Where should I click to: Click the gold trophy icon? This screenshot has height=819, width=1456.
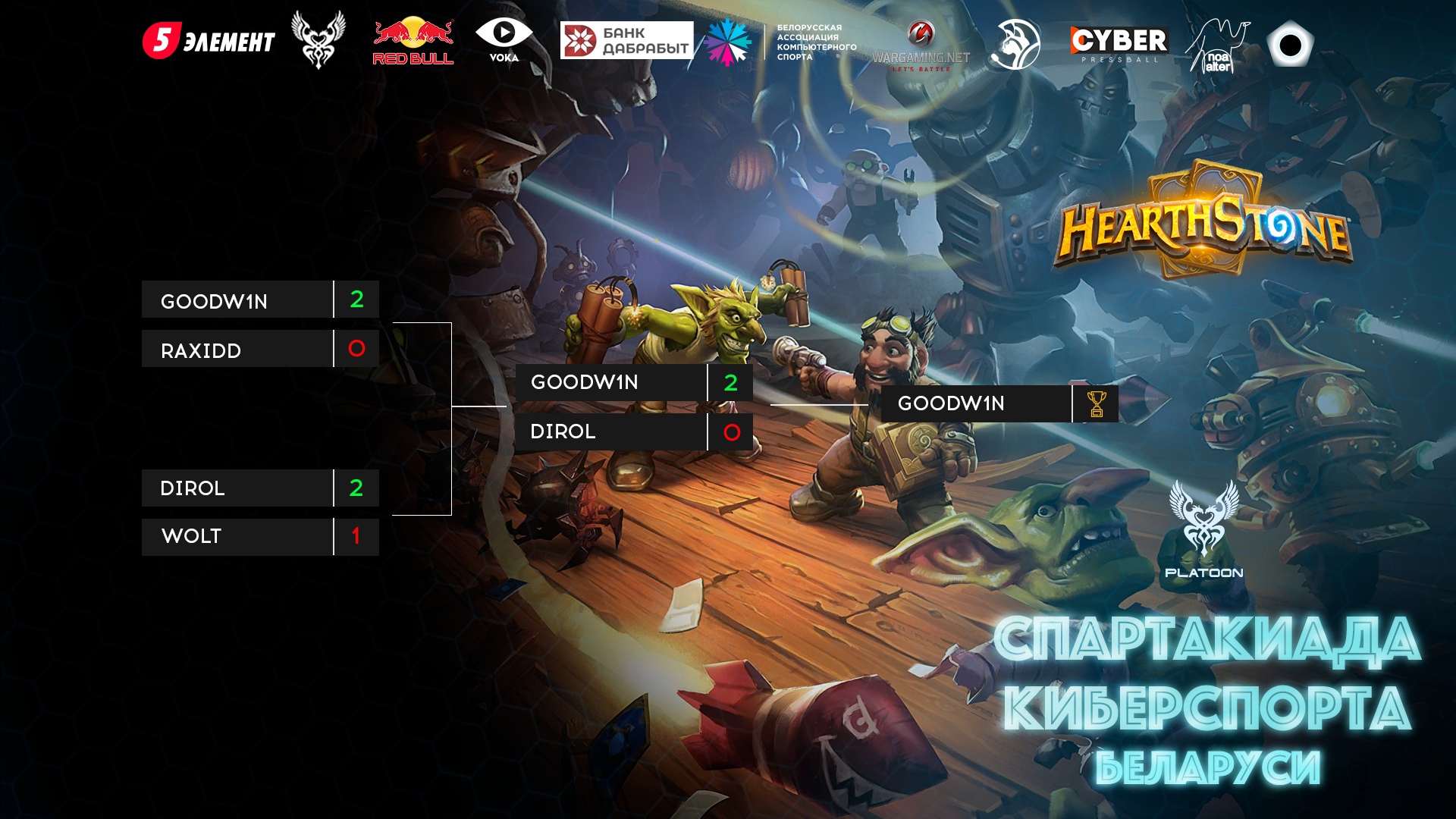click(x=1097, y=404)
